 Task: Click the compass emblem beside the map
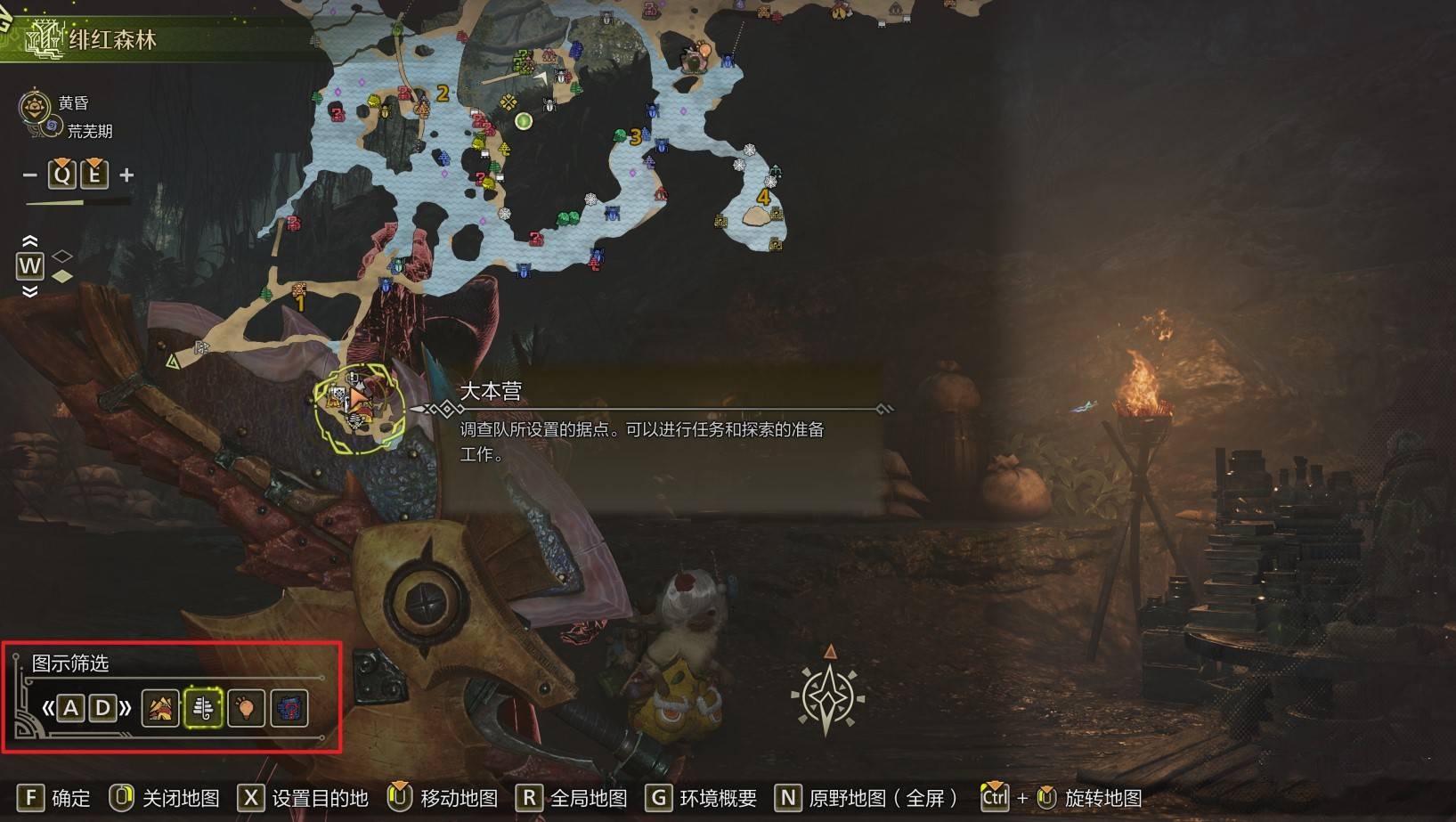[x=827, y=696]
